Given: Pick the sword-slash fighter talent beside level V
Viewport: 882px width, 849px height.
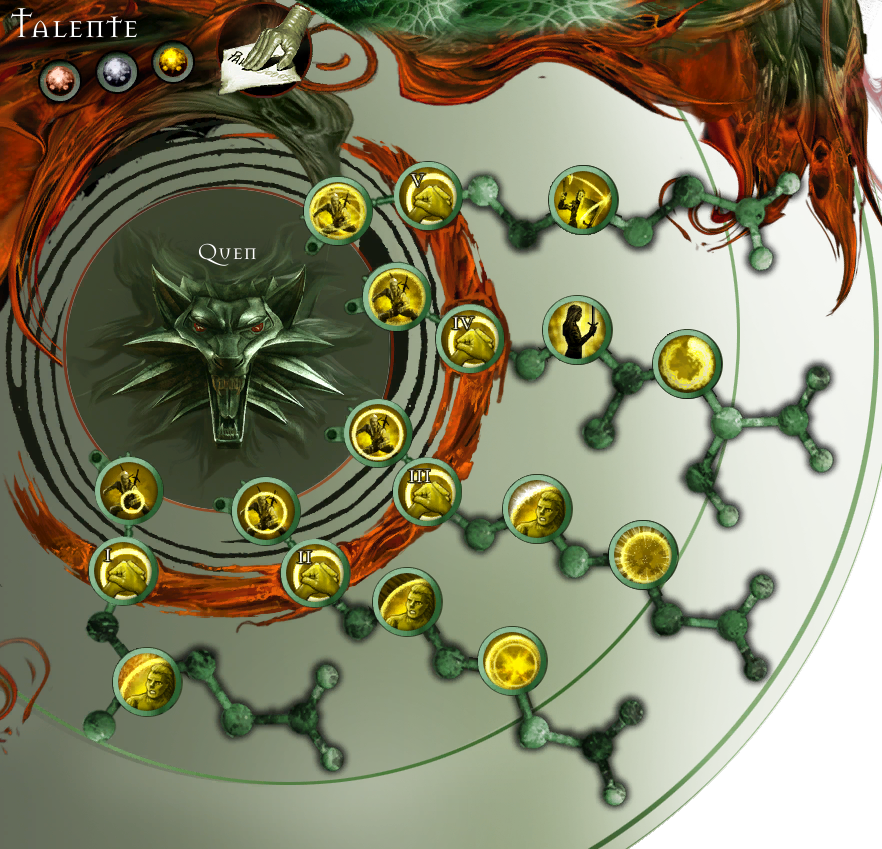Looking at the screenshot, I should (x=583, y=201).
